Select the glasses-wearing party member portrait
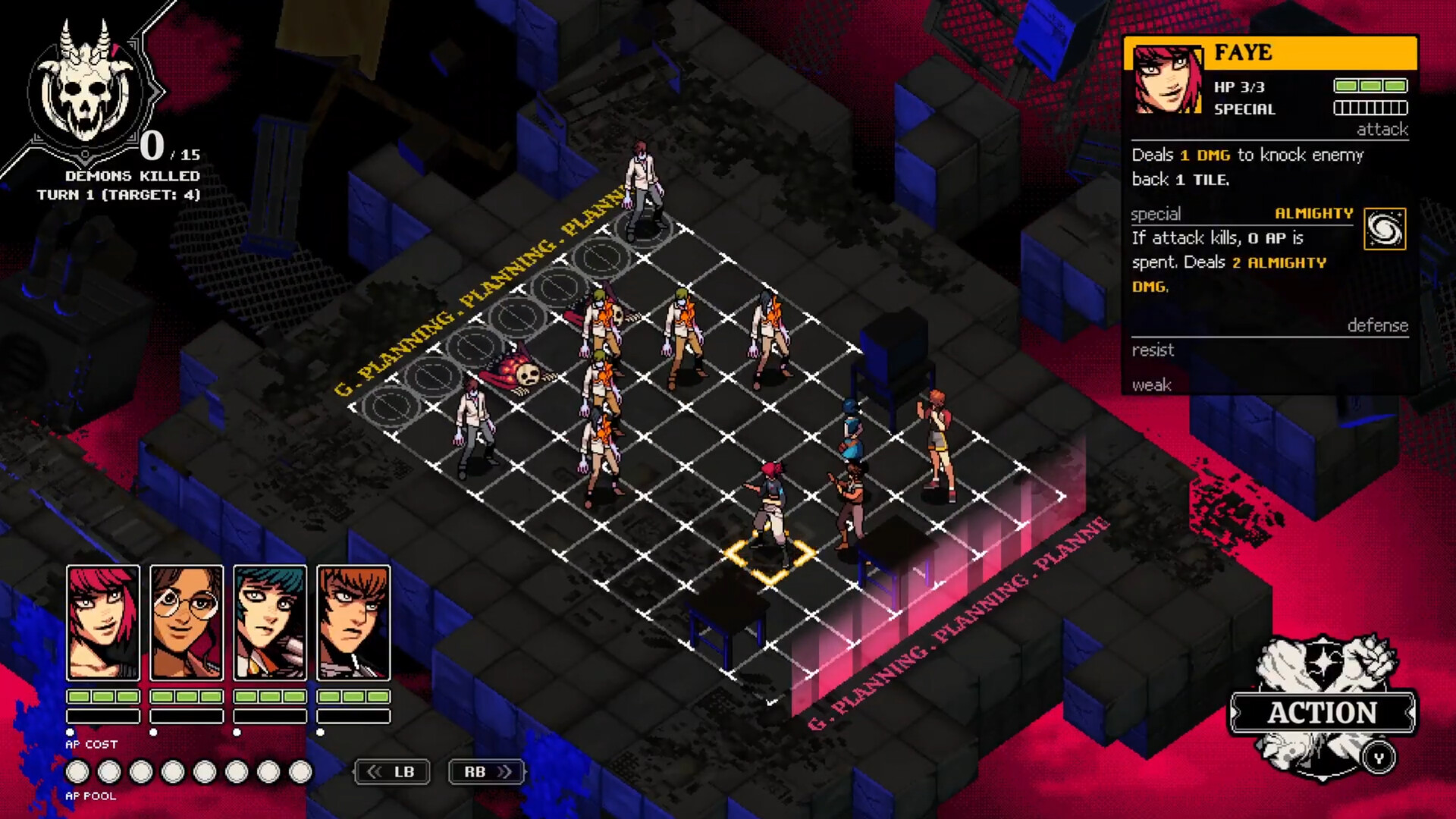 click(x=186, y=622)
